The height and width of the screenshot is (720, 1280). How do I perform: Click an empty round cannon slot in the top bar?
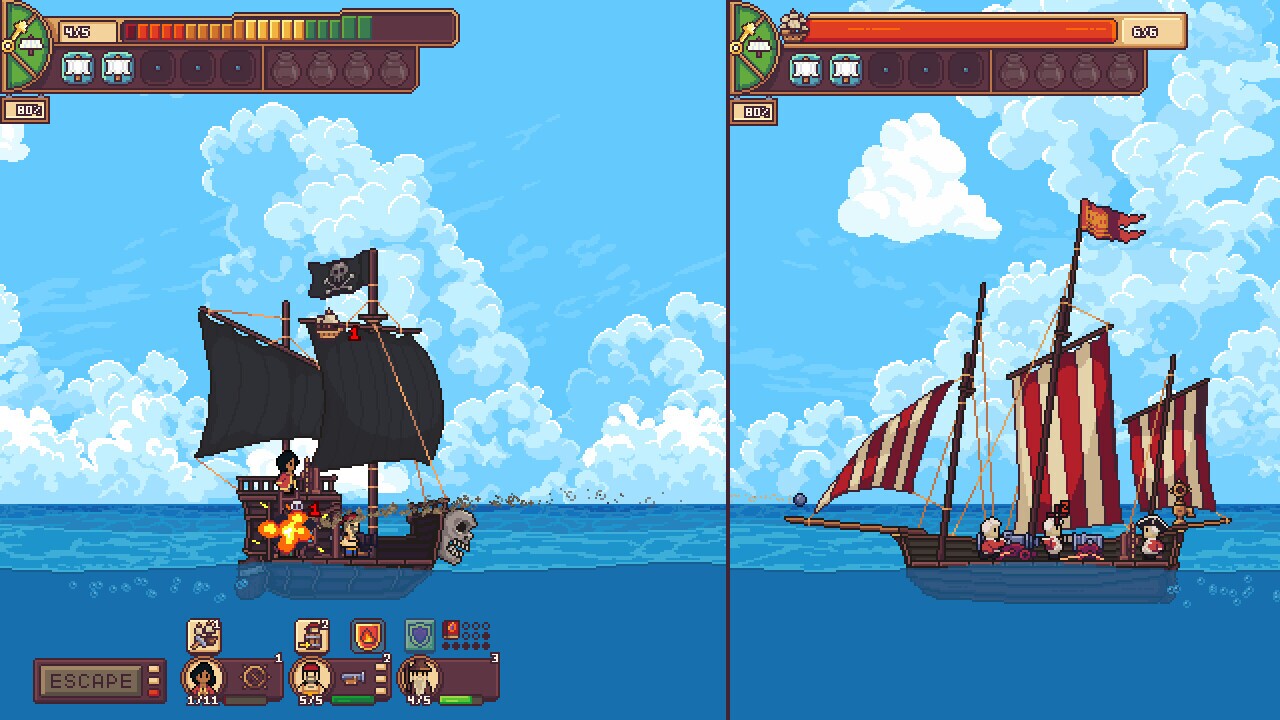157,68
